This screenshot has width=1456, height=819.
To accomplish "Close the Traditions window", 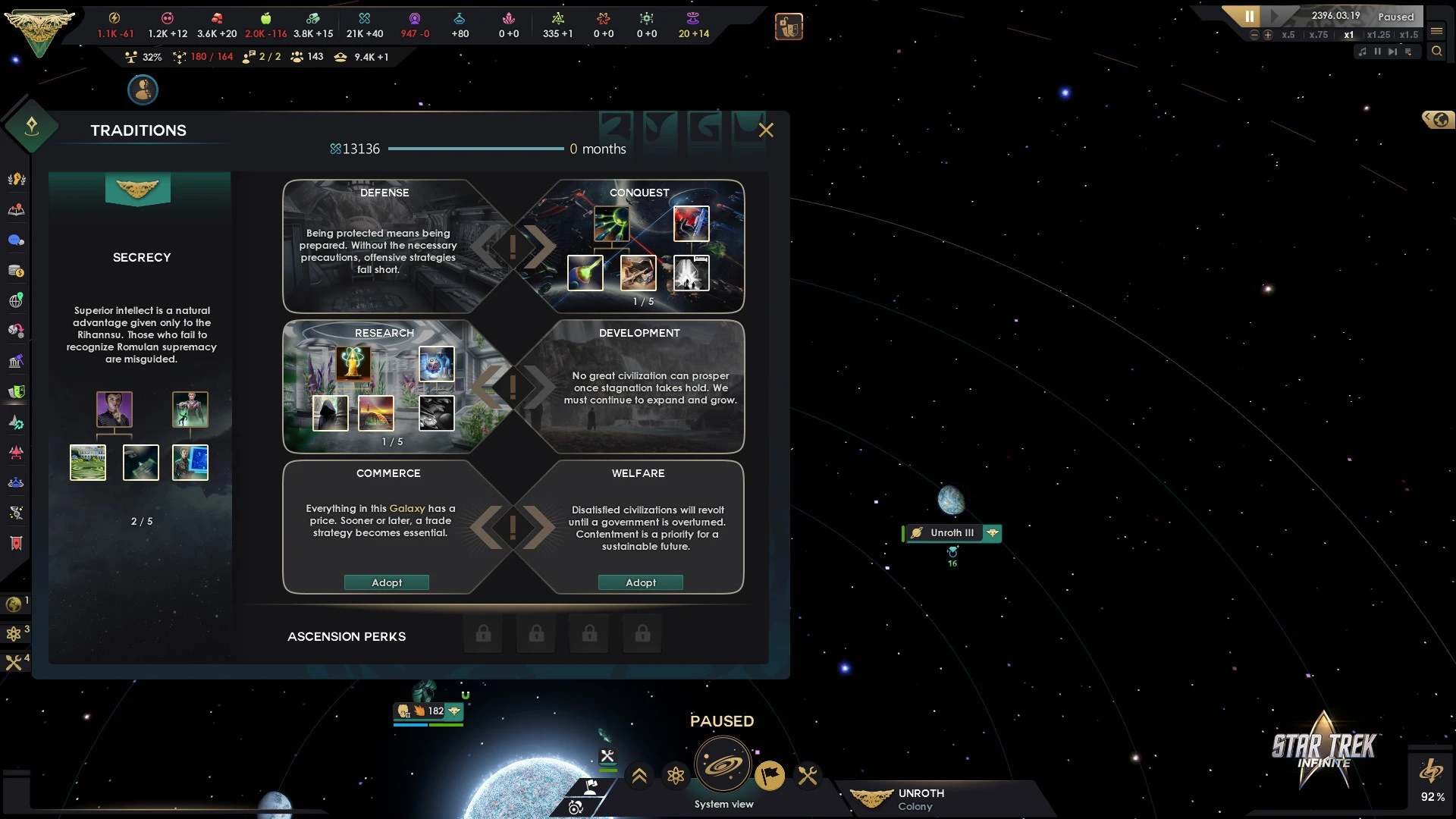I will point(766,130).
